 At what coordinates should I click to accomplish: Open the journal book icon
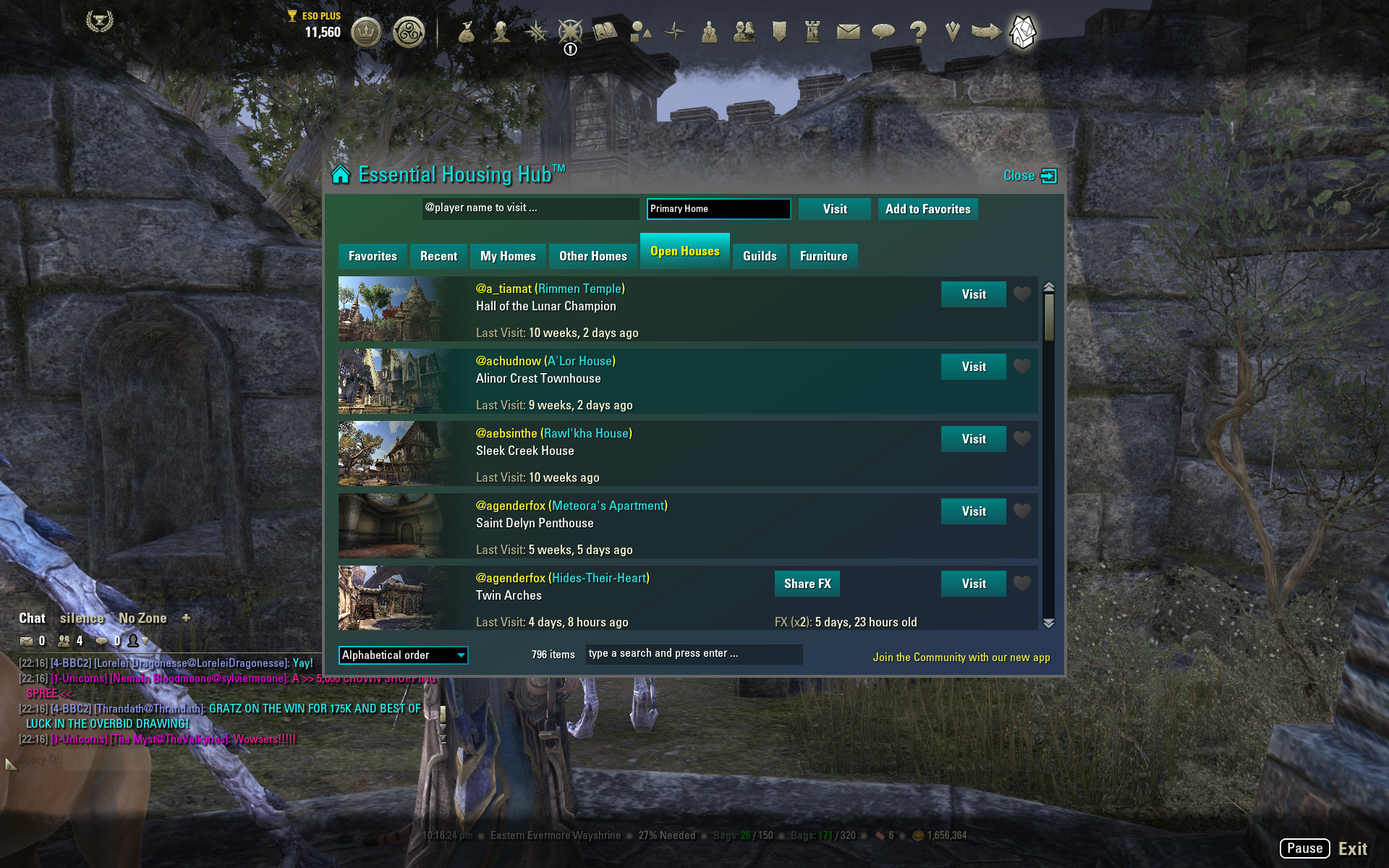(x=605, y=33)
